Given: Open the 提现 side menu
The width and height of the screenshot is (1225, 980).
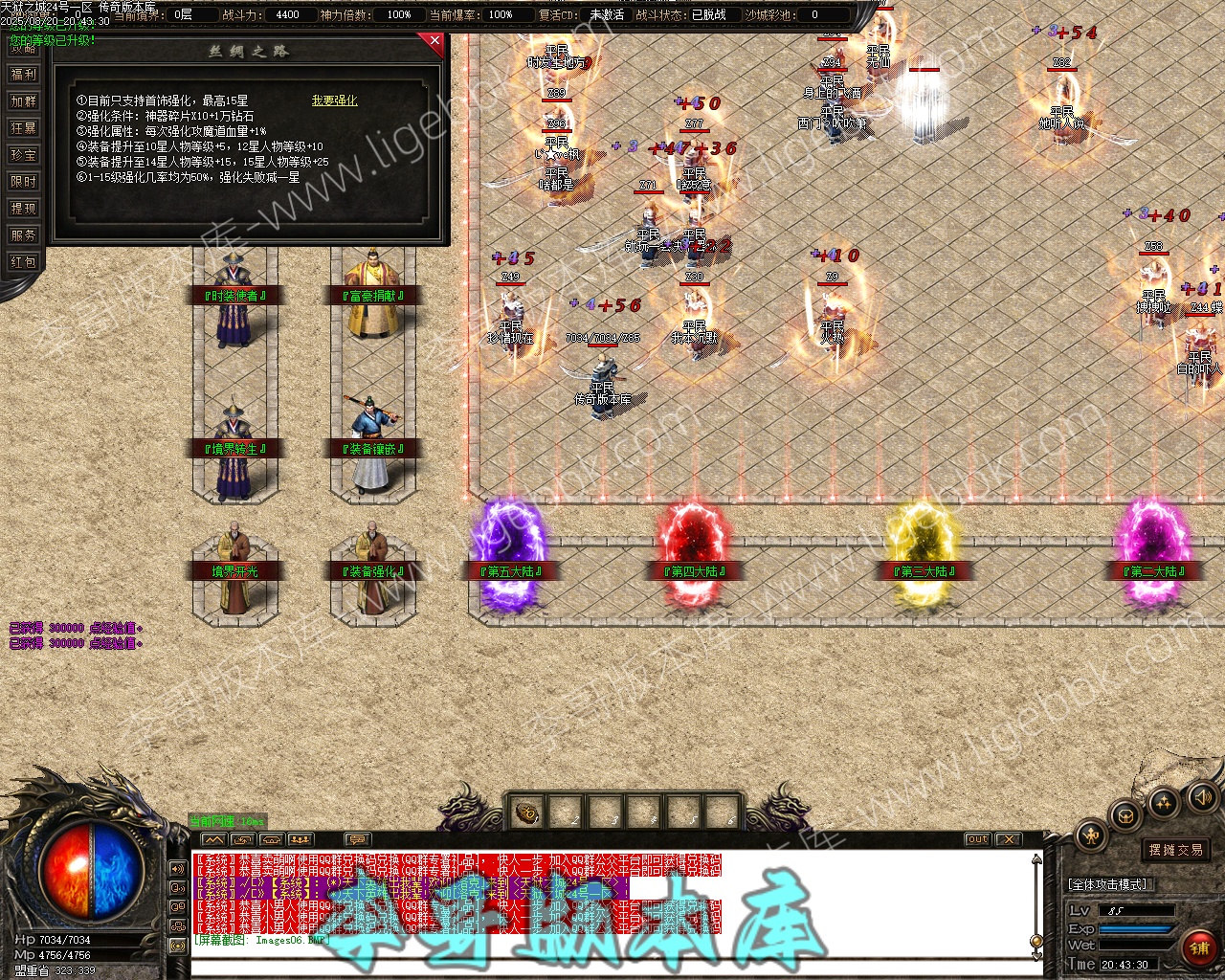Looking at the screenshot, I should [23, 209].
